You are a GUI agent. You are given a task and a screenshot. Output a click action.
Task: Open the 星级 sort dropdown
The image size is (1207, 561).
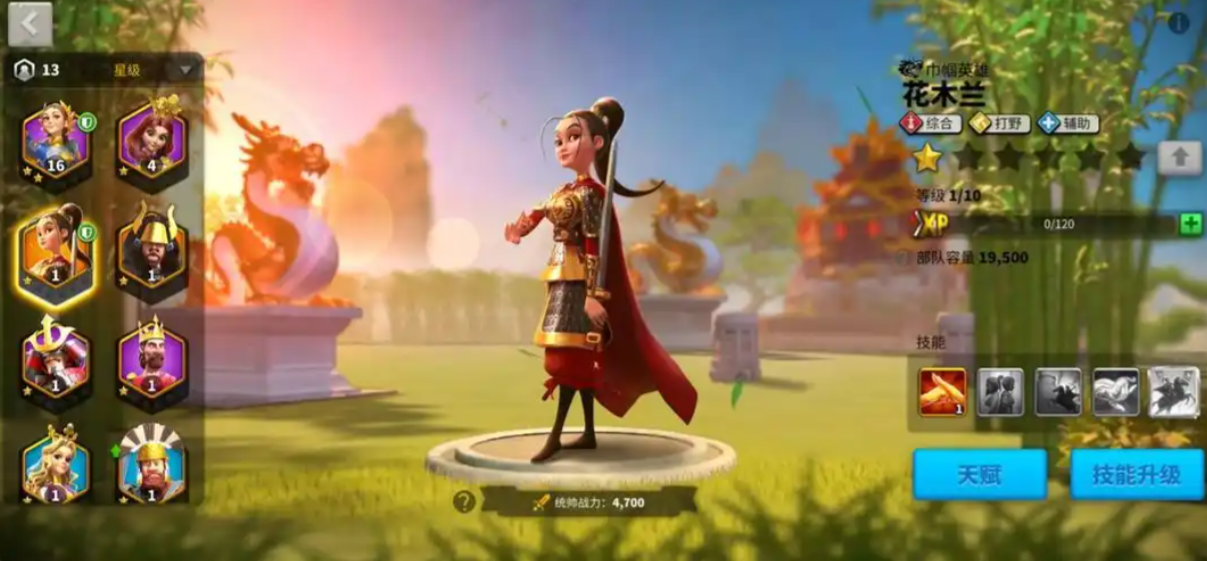(185, 70)
